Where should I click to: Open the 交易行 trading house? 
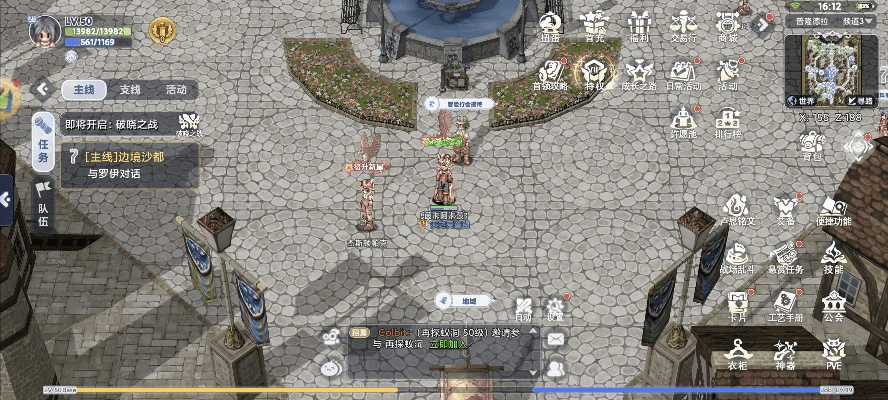click(x=684, y=26)
